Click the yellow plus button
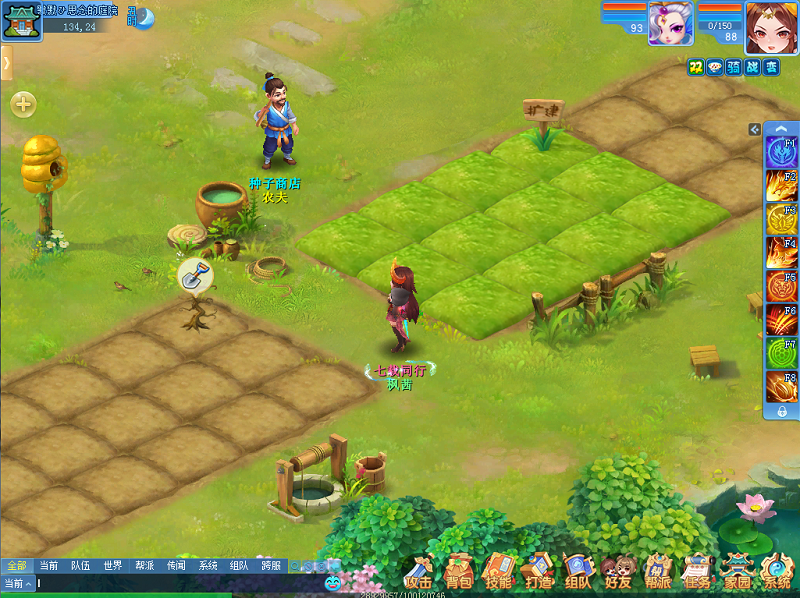The height and width of the screenshot is (598, 800). [x=23, y=103]
